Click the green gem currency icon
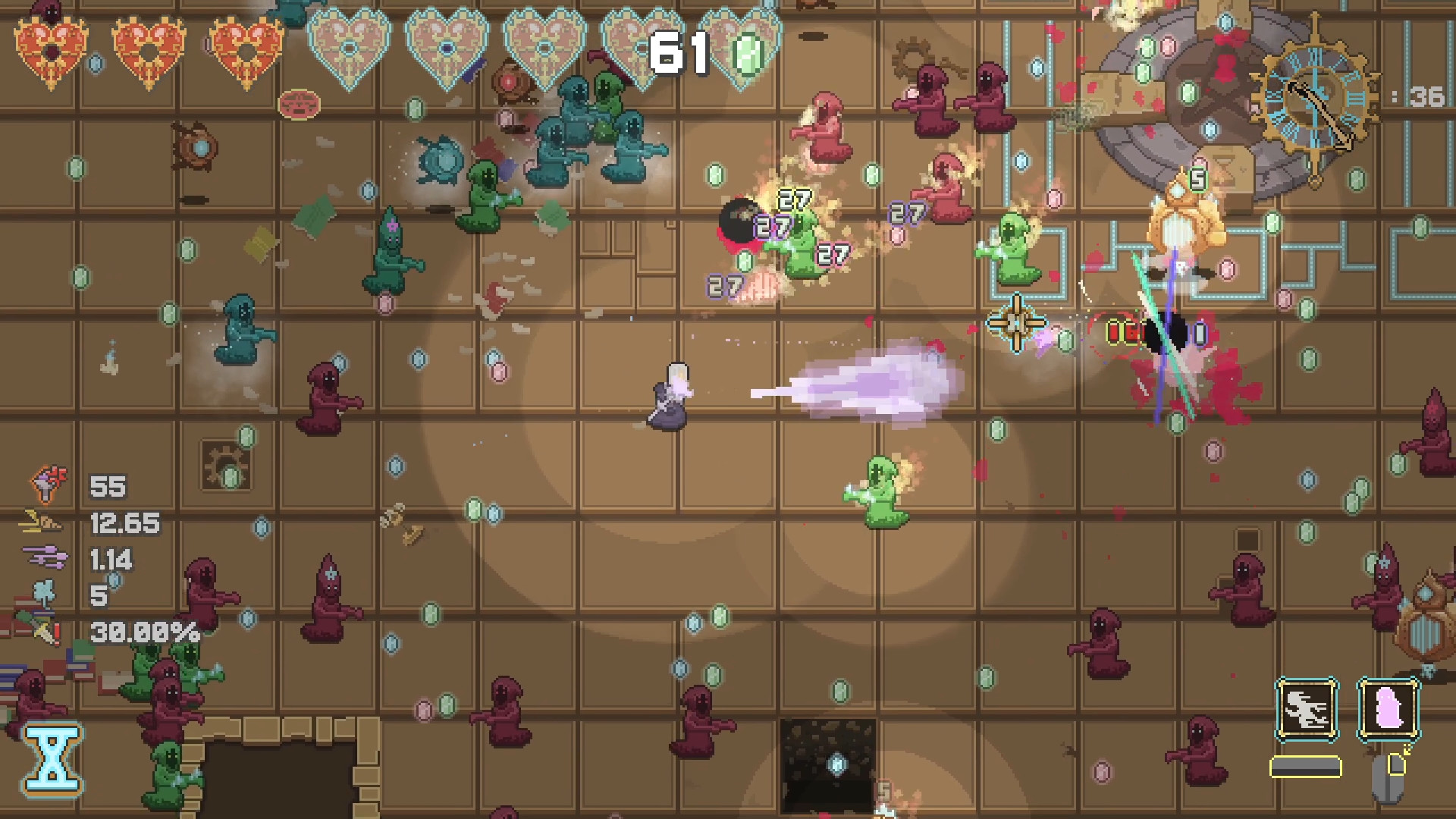This screenshot has width=1456, height=819. click(748, 53)
